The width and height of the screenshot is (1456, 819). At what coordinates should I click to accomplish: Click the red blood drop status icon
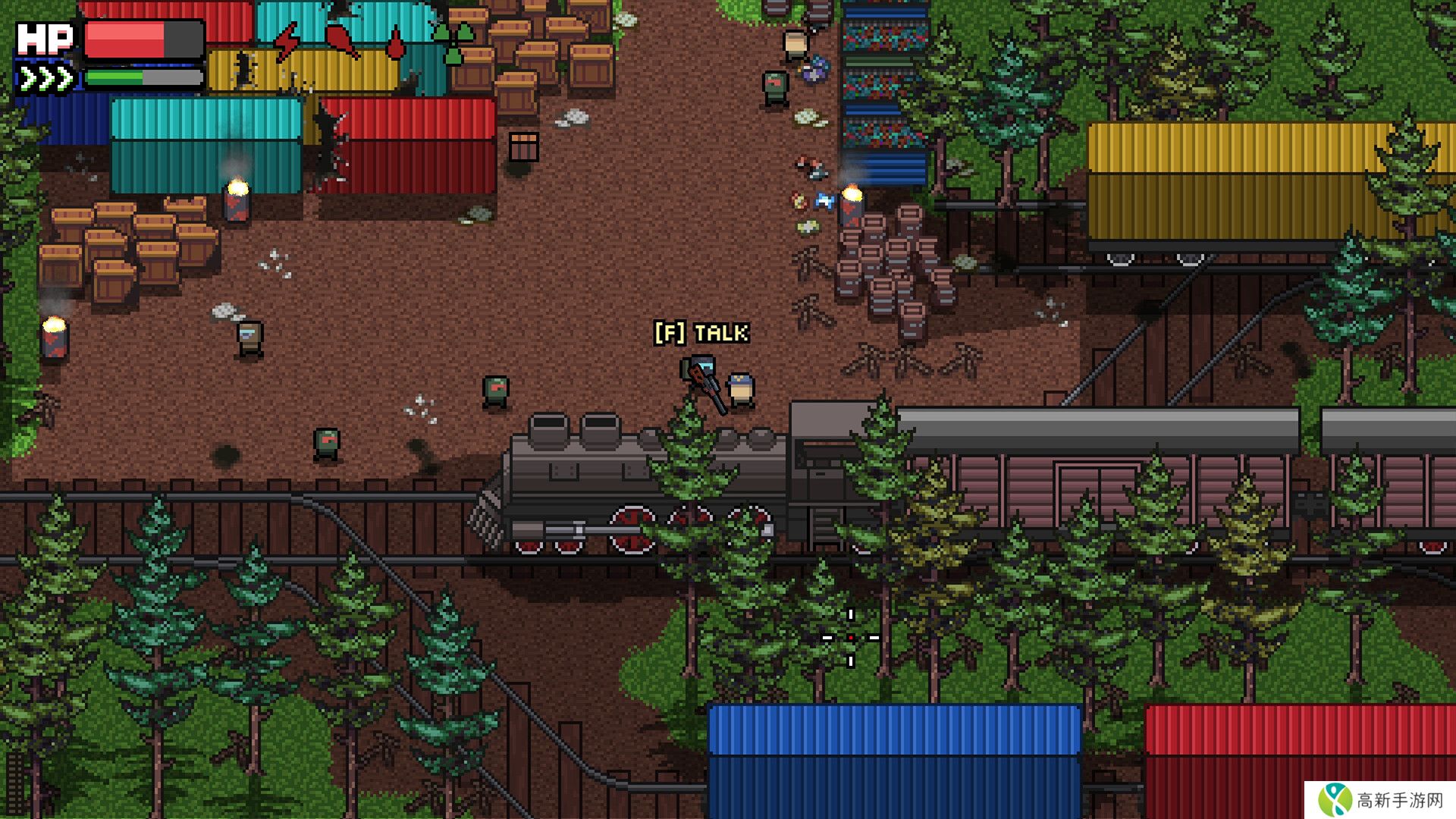395,43
